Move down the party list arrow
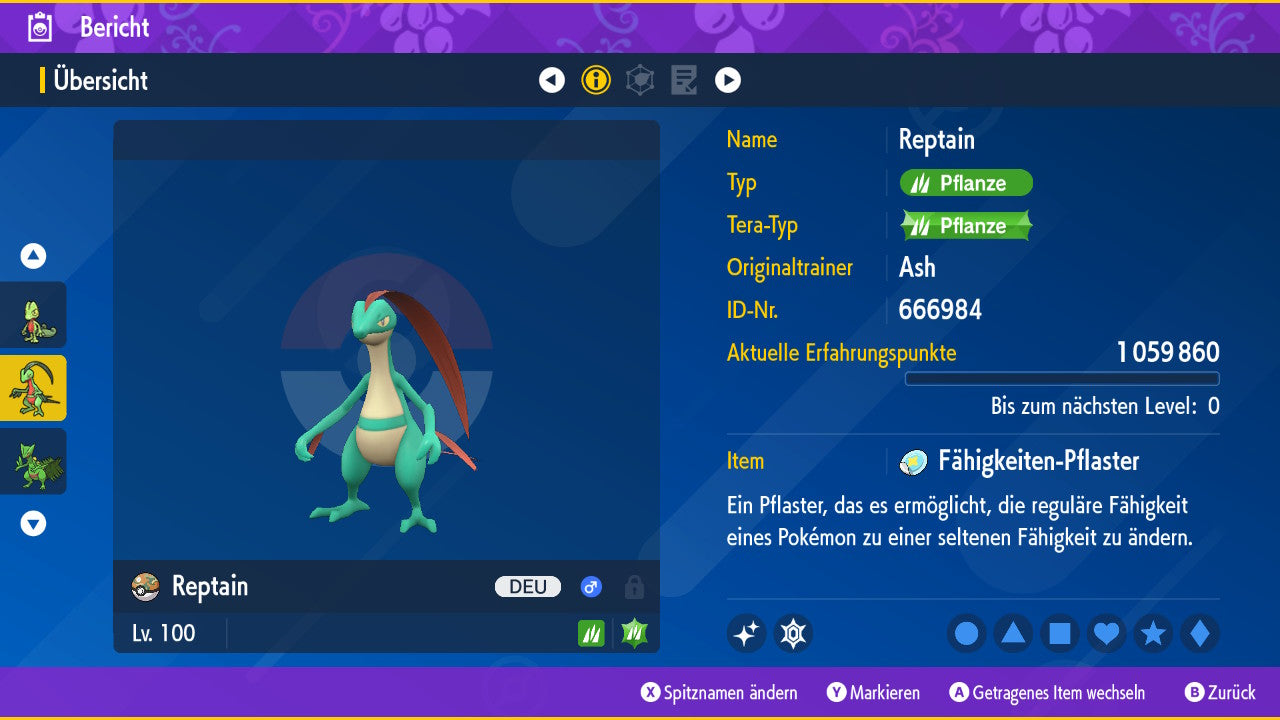 pyautogui.click(x=33, y=523)
